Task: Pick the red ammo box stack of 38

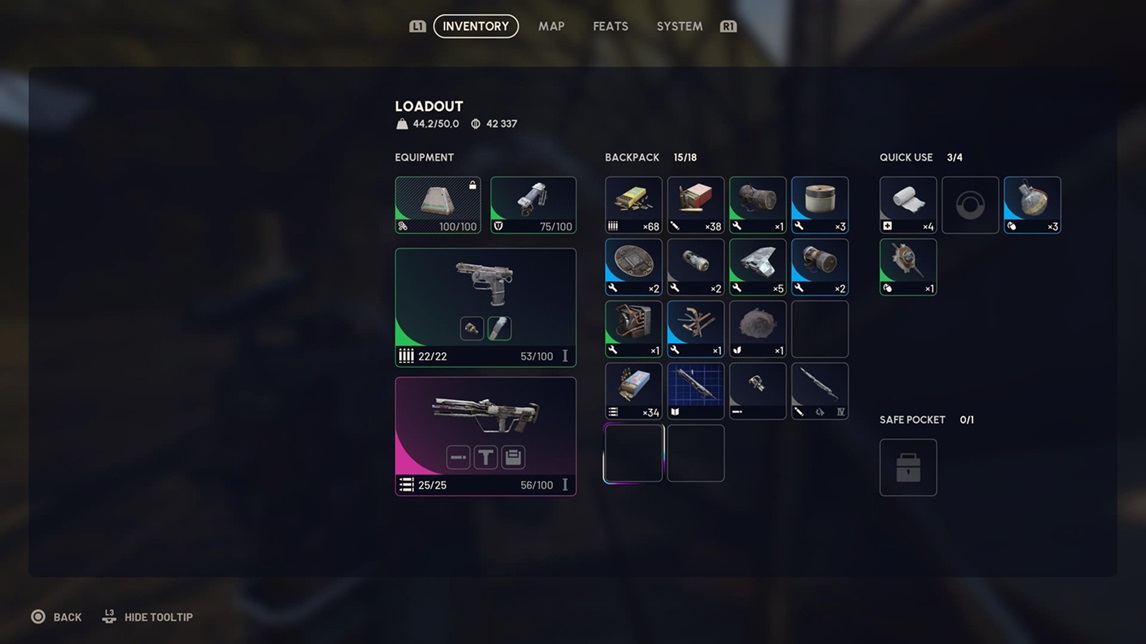Action: click(695, 205)
